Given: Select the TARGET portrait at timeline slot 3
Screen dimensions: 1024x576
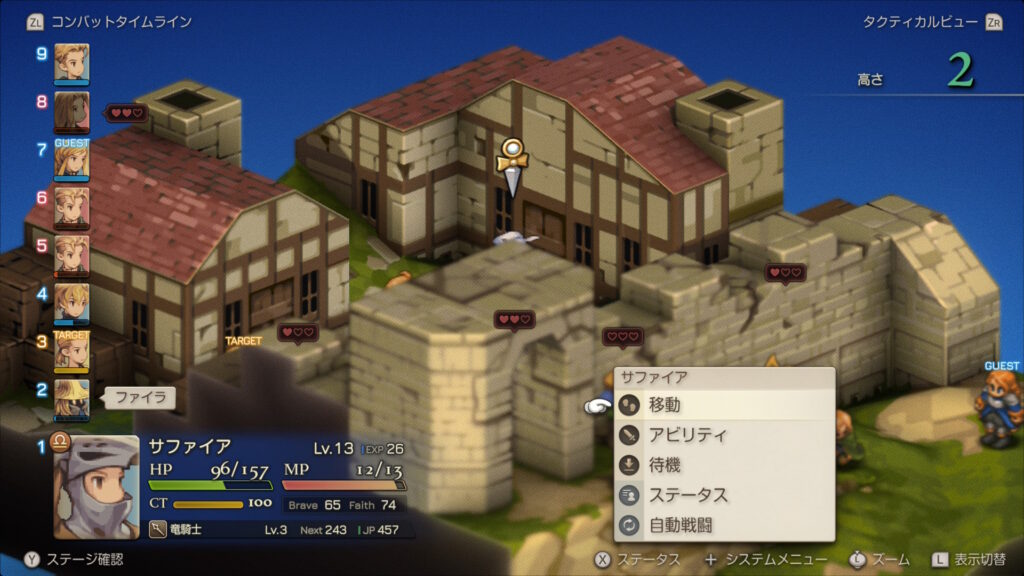Looking at the screenshot, I should [71, 351].
